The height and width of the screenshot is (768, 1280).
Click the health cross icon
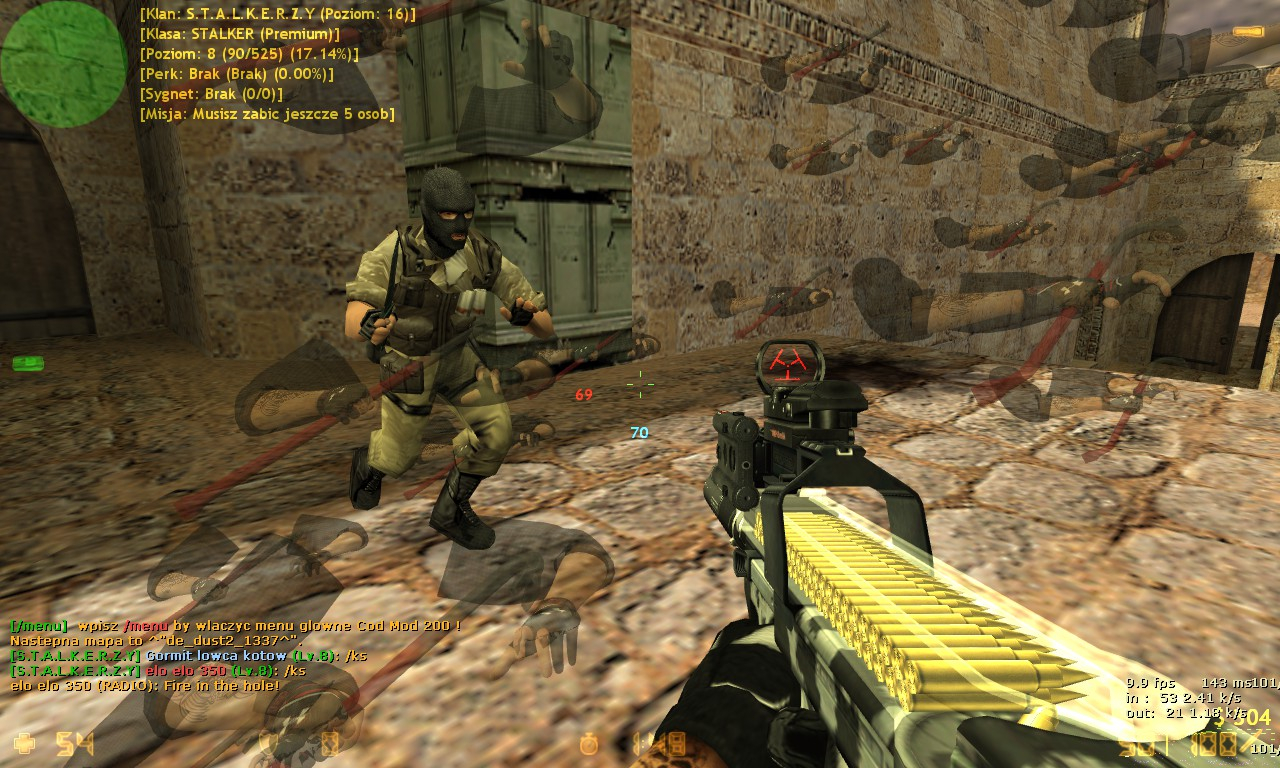point(24,743)
